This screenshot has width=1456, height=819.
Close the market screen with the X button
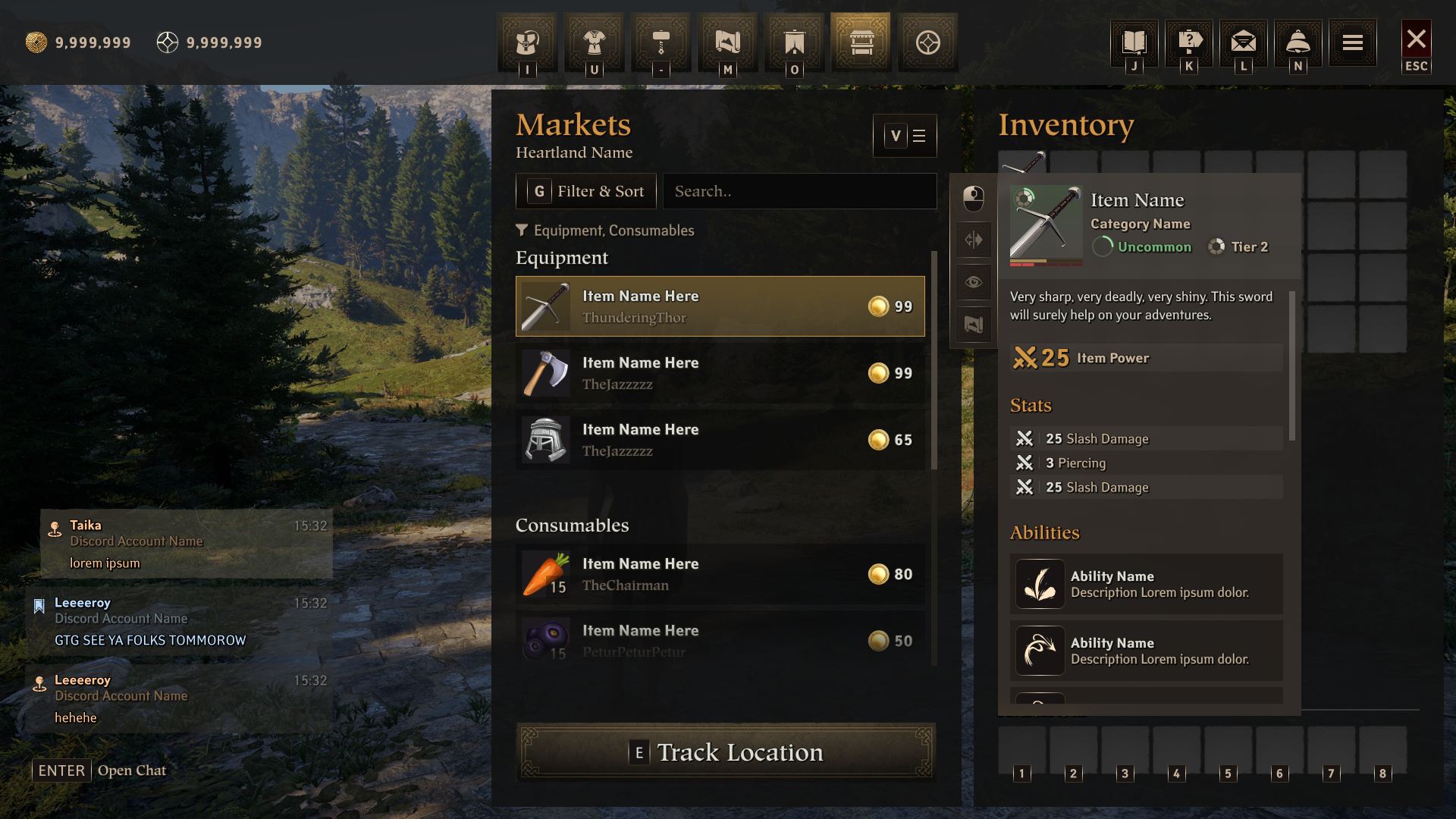tap(1416, 40)
